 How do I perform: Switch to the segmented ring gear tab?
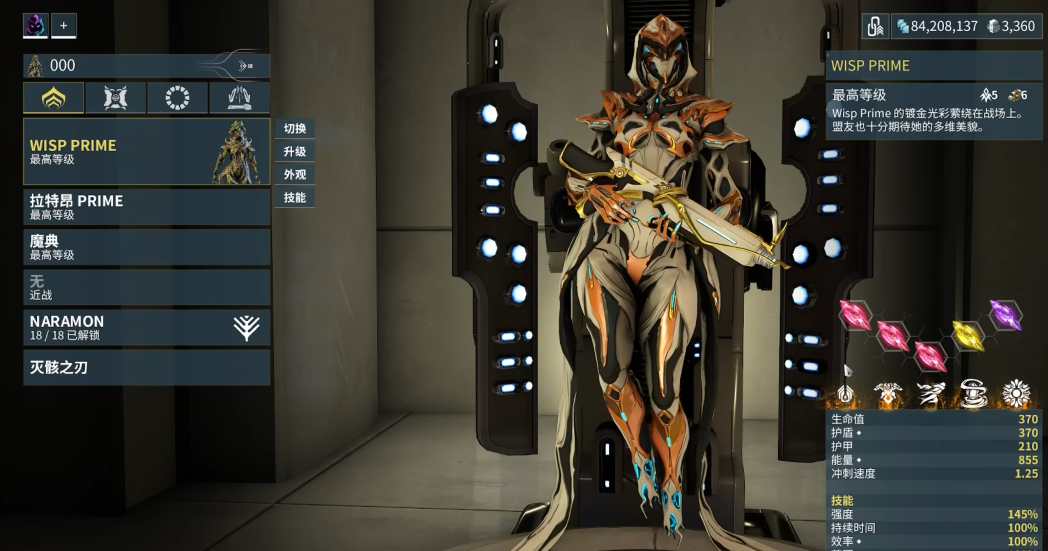coord(178,98)
